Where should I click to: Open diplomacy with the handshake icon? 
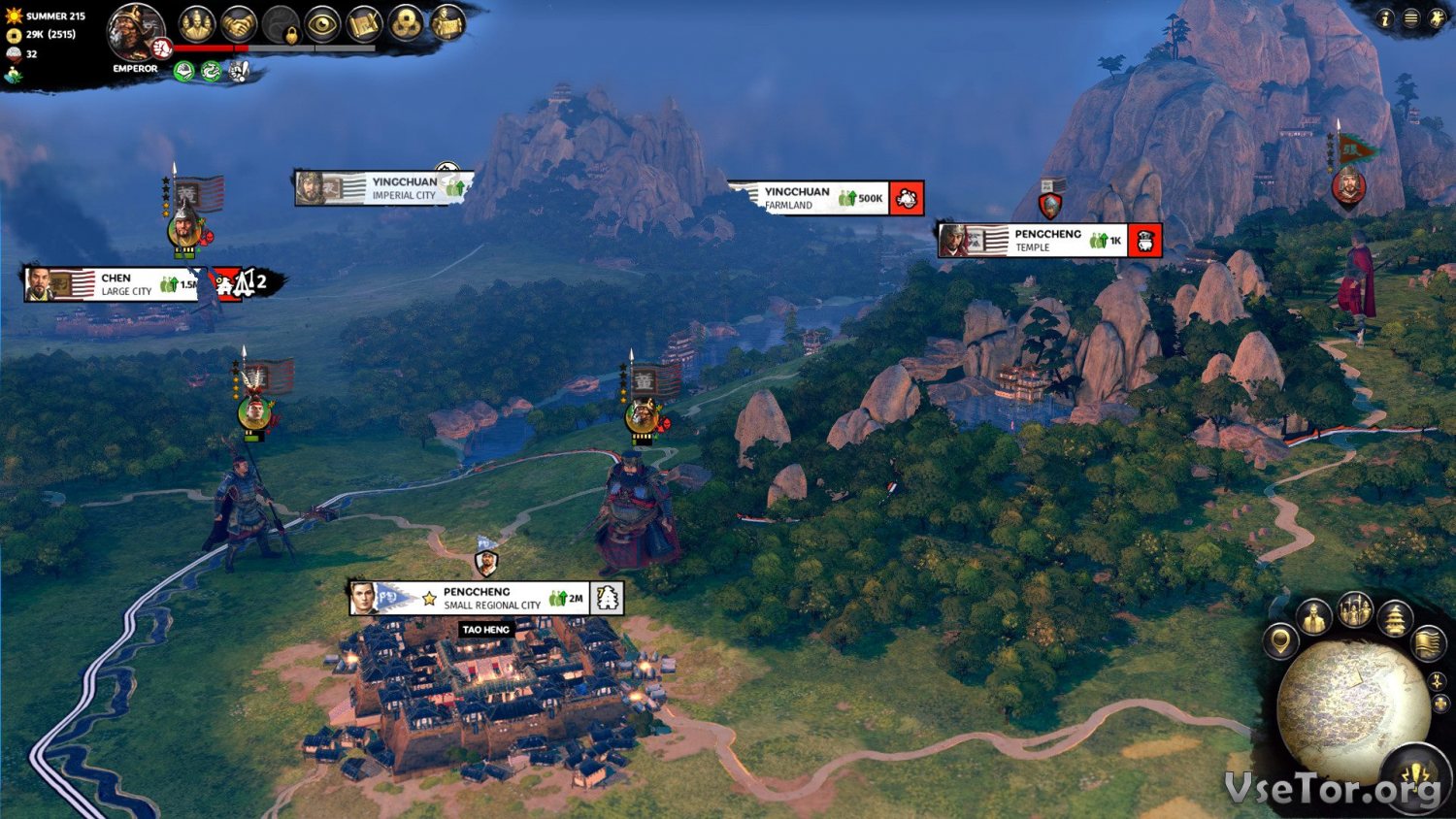[238, 24]
